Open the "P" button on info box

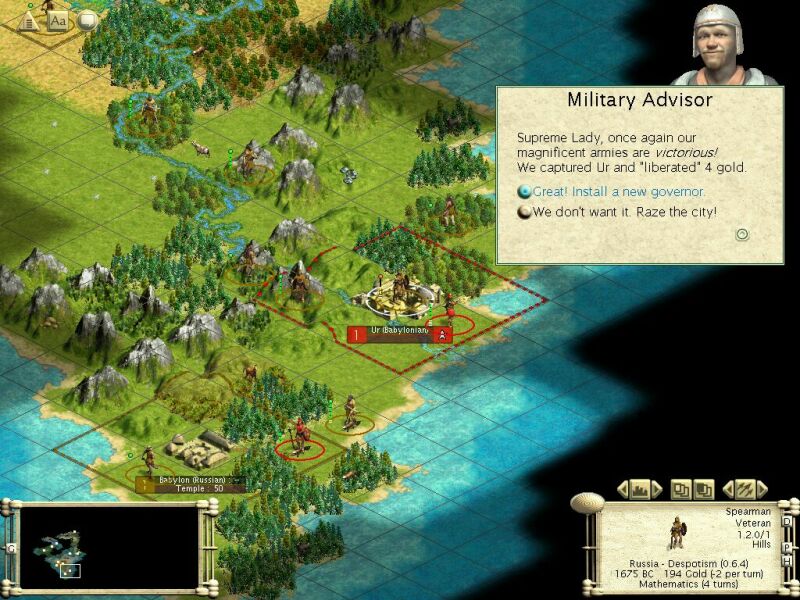coord(788,547)
